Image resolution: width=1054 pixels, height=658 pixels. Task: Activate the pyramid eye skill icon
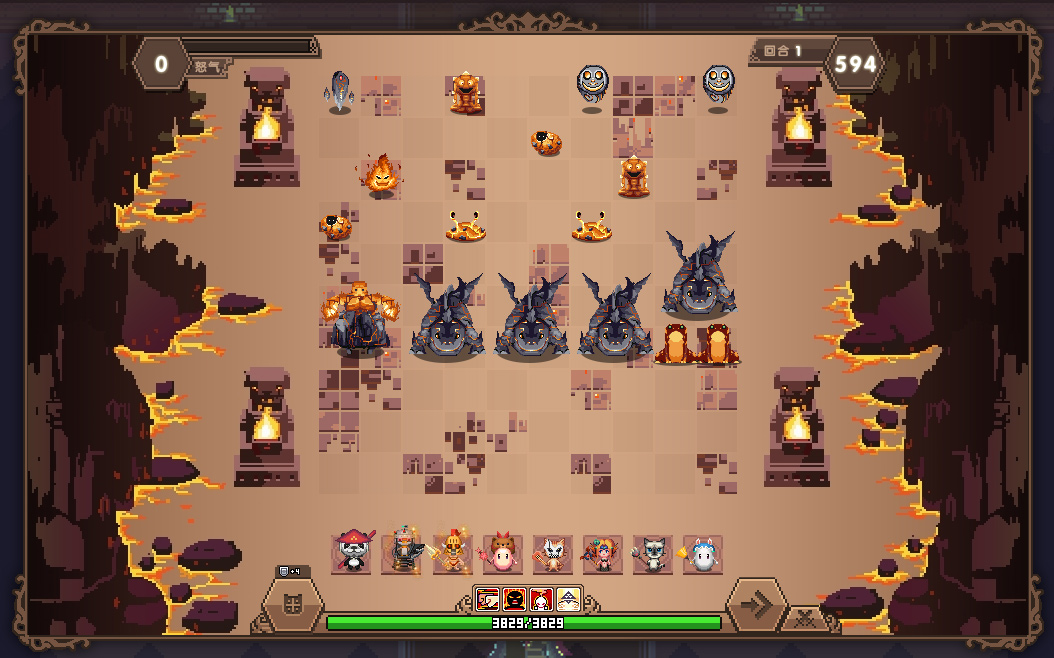coord(568,599)
